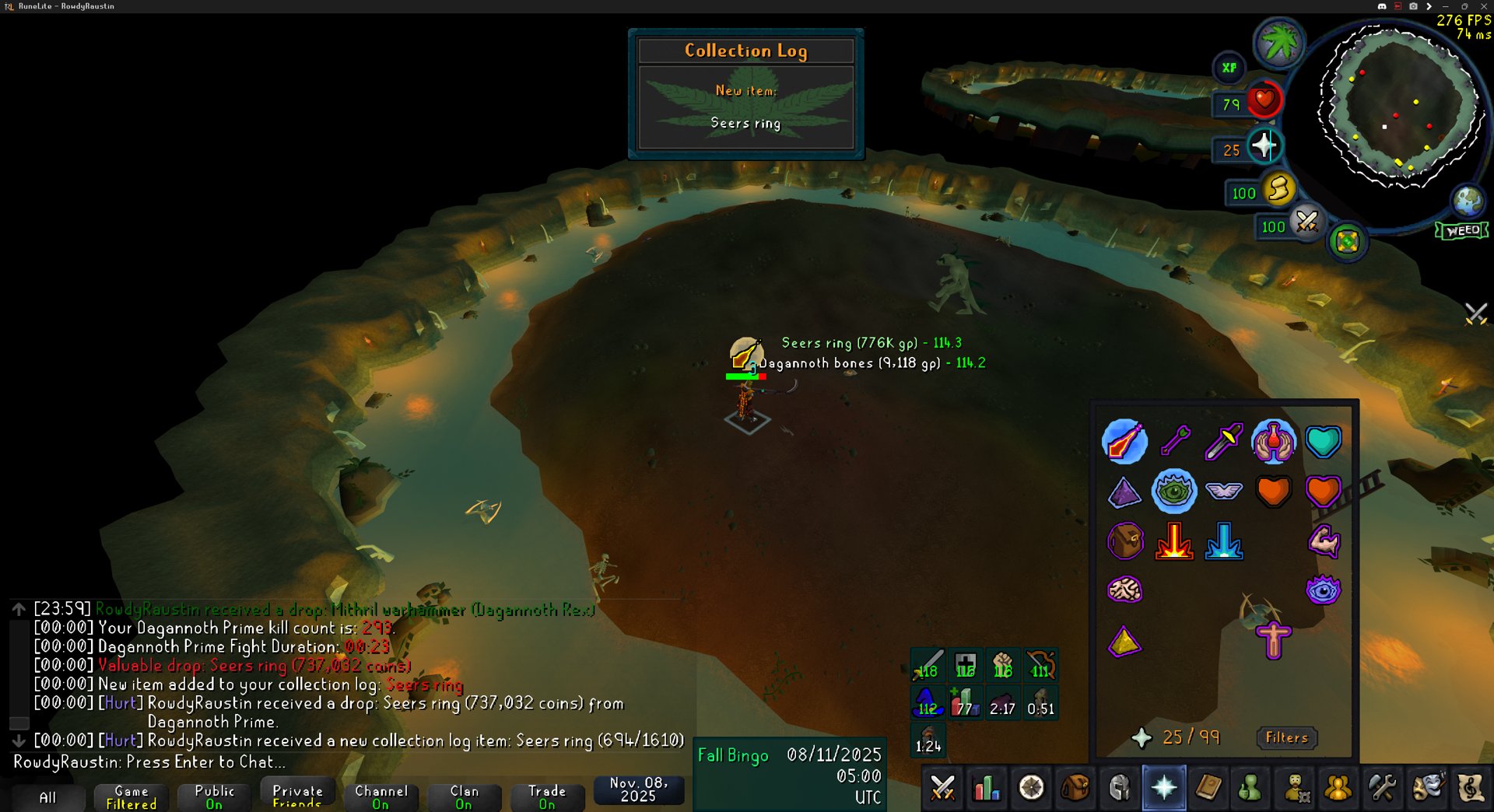This screenshot has height=812, width=1494.
Task: Open the Settings wrench tab
Action: pyautogui.click(x=1382, y=789)
